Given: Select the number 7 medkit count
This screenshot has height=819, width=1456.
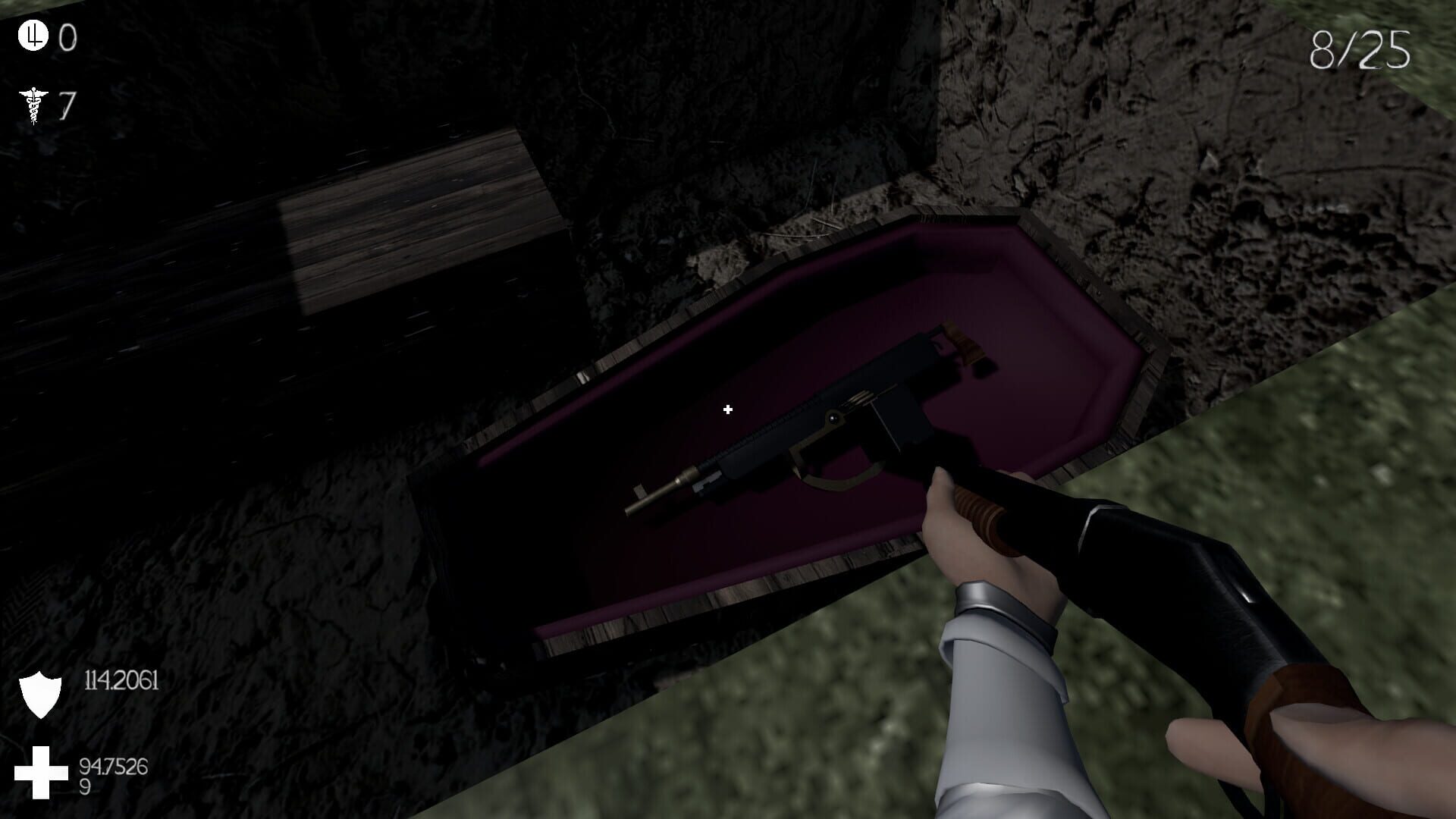Looking at the screenshot, I should [67, 106].
